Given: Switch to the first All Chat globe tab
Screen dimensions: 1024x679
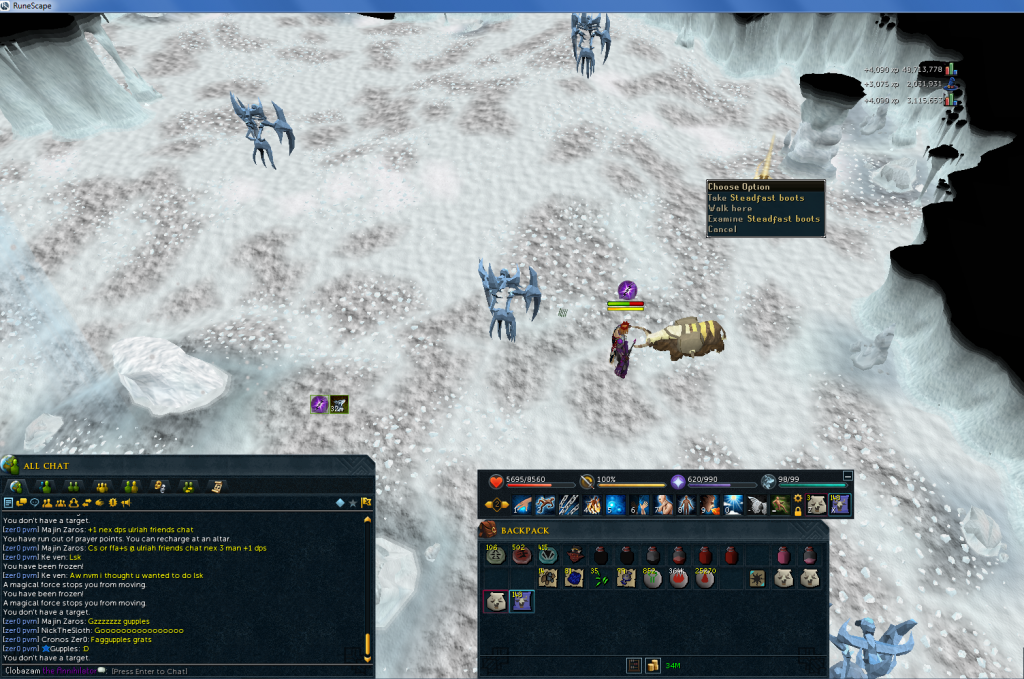Looking at the screenshot, I should click(17, 486).
